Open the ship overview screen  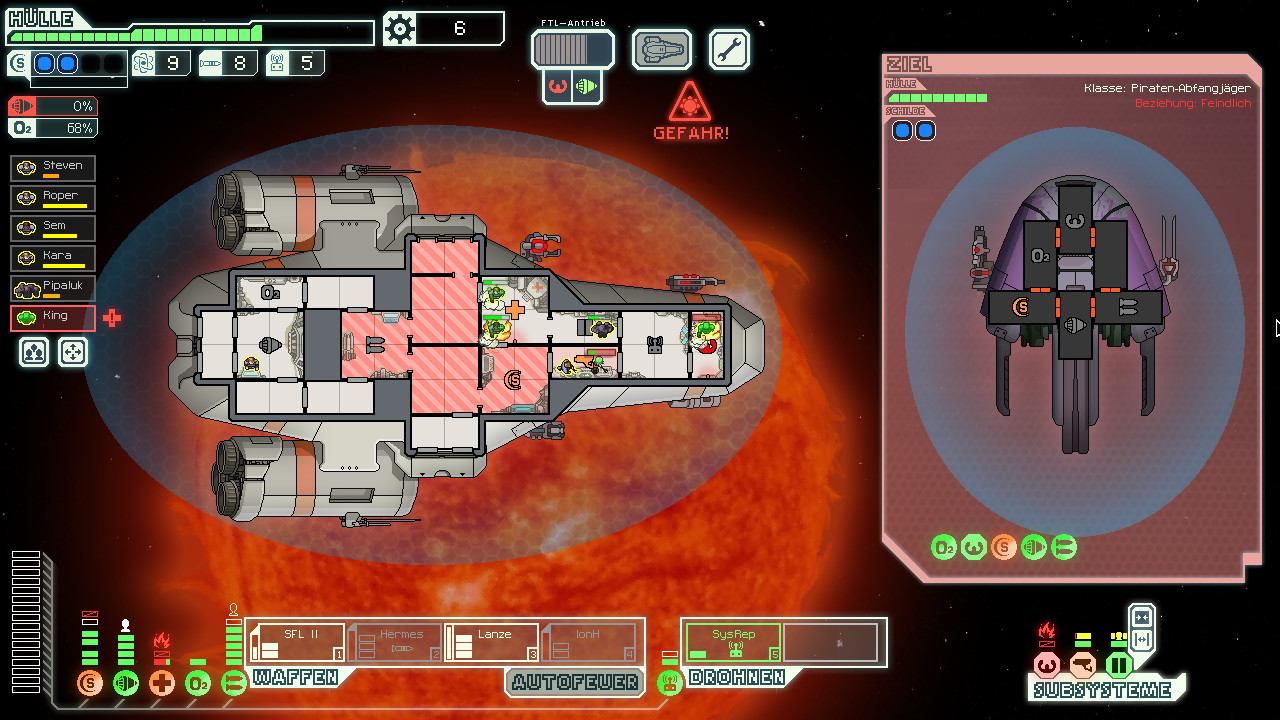(662, 49)
